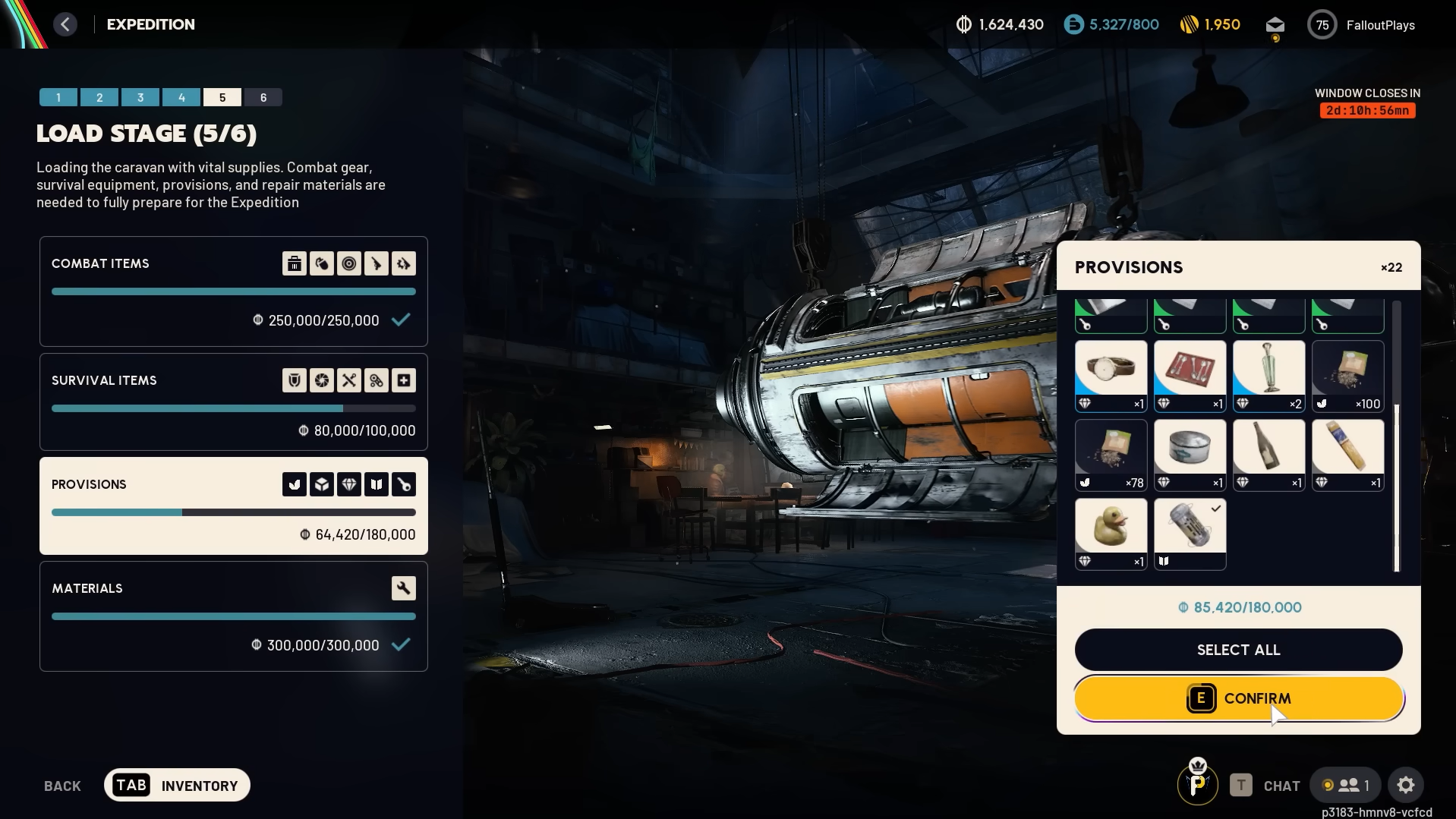Go back with the top-left arrow
This screenshot has height=819, width=1456.
(x=65, y=24)
